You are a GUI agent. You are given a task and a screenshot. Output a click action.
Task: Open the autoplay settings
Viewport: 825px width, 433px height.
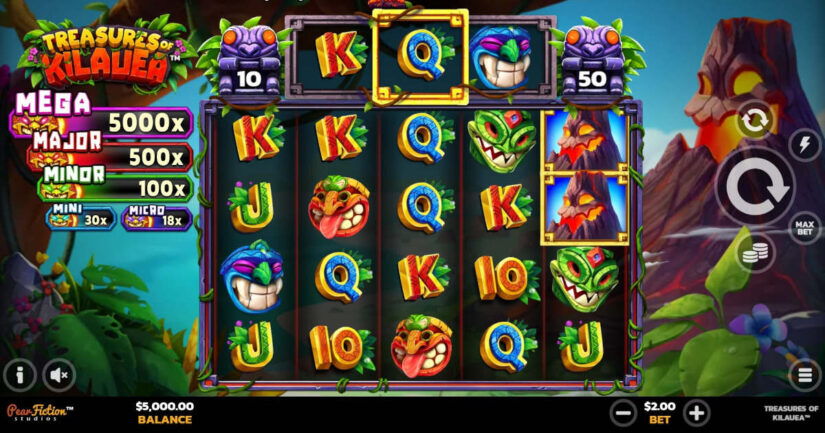coord(755,122)
